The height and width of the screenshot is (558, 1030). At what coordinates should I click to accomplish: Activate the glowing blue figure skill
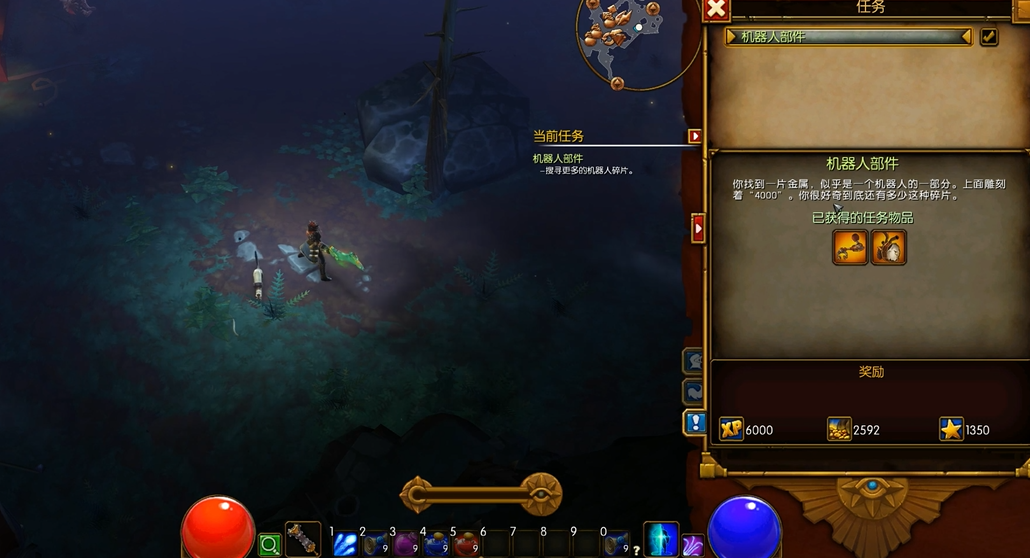click(661, 540)
